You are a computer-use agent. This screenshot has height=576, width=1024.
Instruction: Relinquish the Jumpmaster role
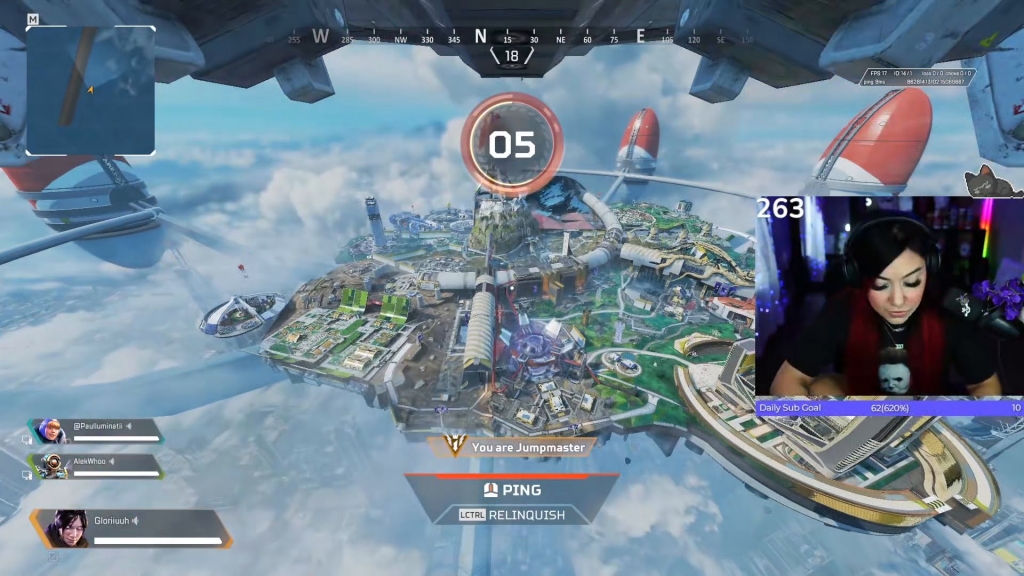click(x=512, y=515)
